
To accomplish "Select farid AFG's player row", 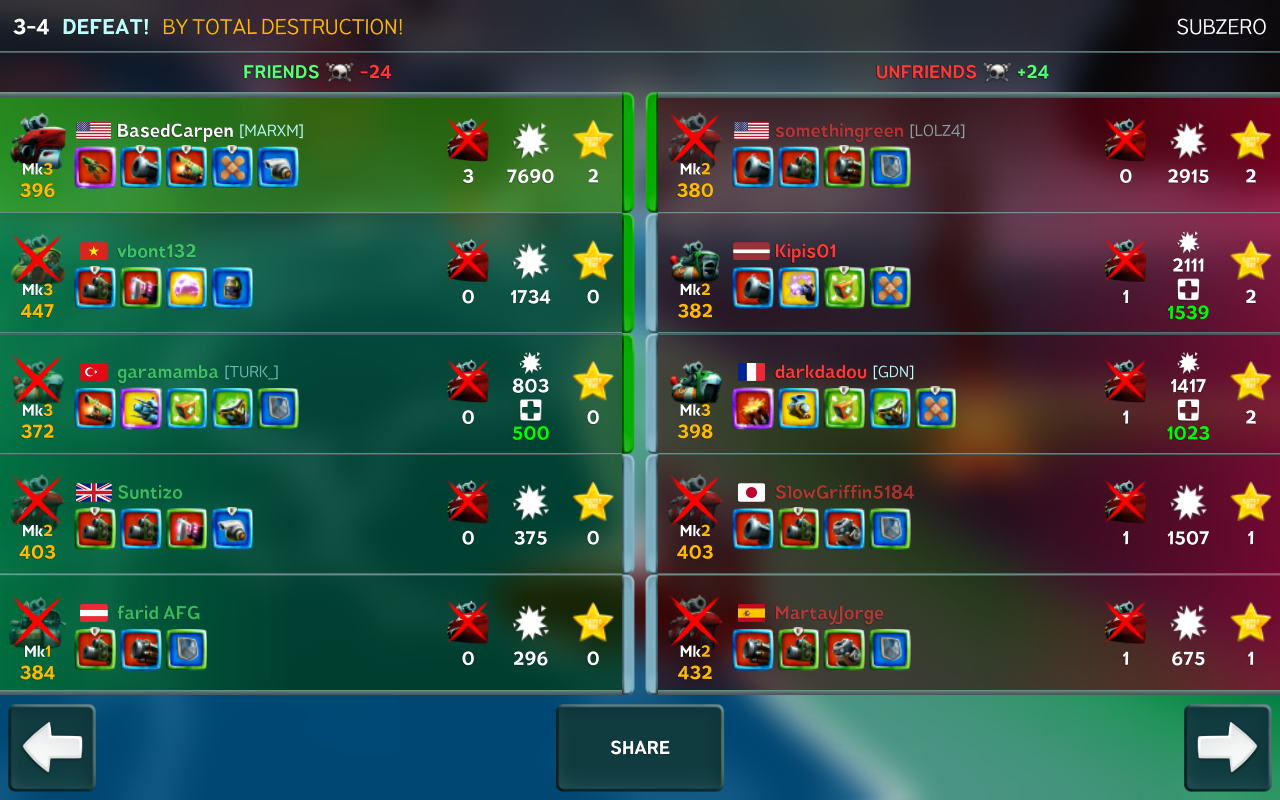I will tap(310, 635).
